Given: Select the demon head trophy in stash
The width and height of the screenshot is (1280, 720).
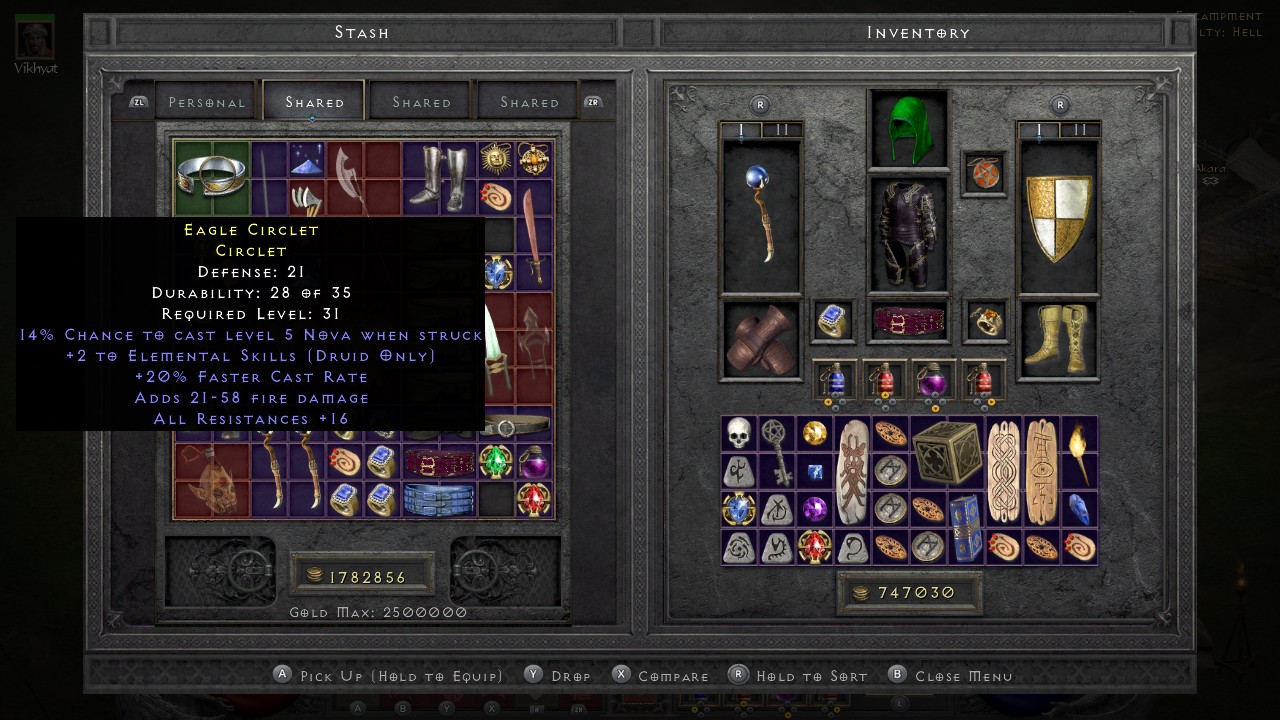Looking at the screenshot, I should [212, 480].
